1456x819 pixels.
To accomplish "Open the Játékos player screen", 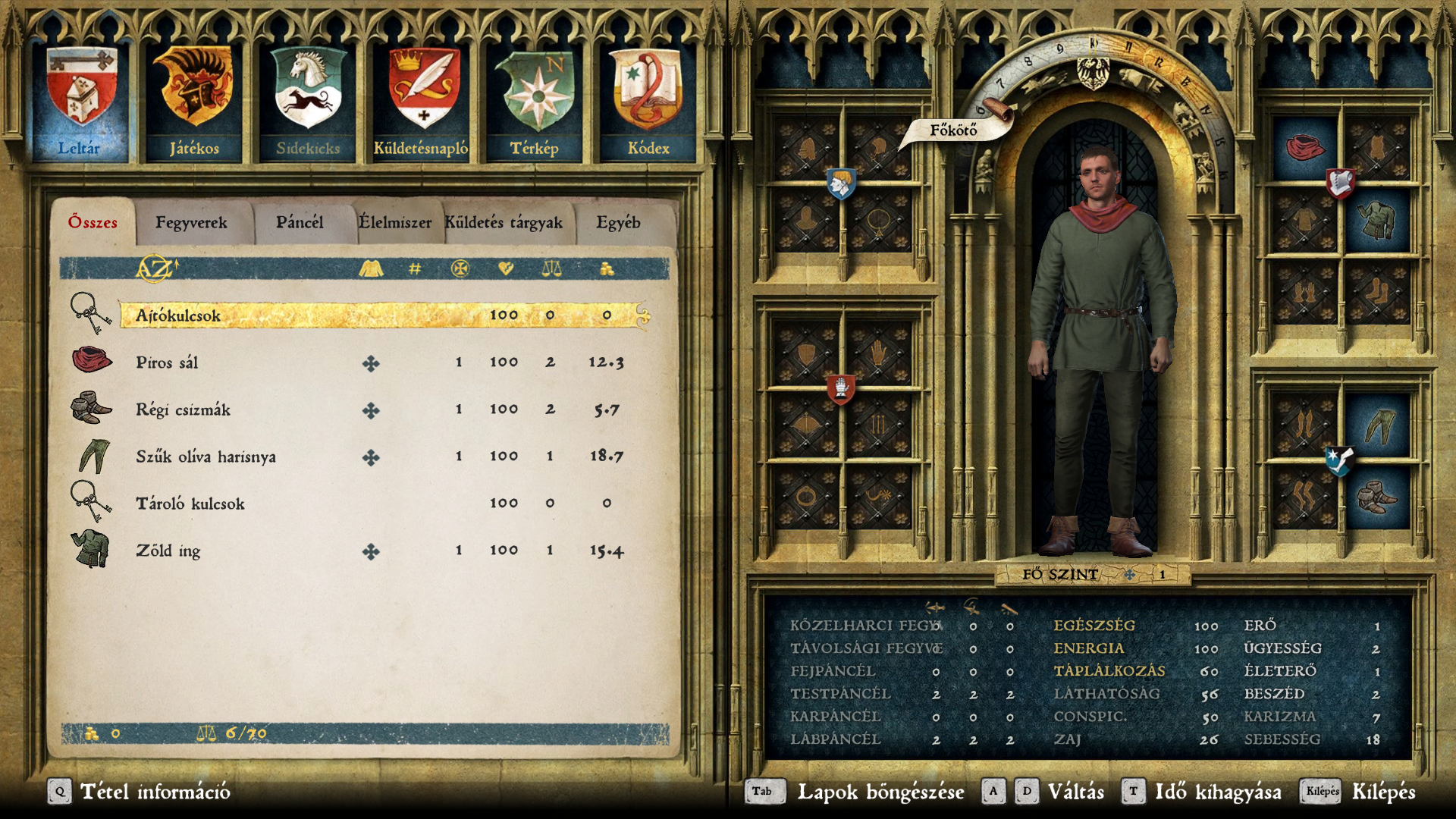I will click(x=194, y=102).
